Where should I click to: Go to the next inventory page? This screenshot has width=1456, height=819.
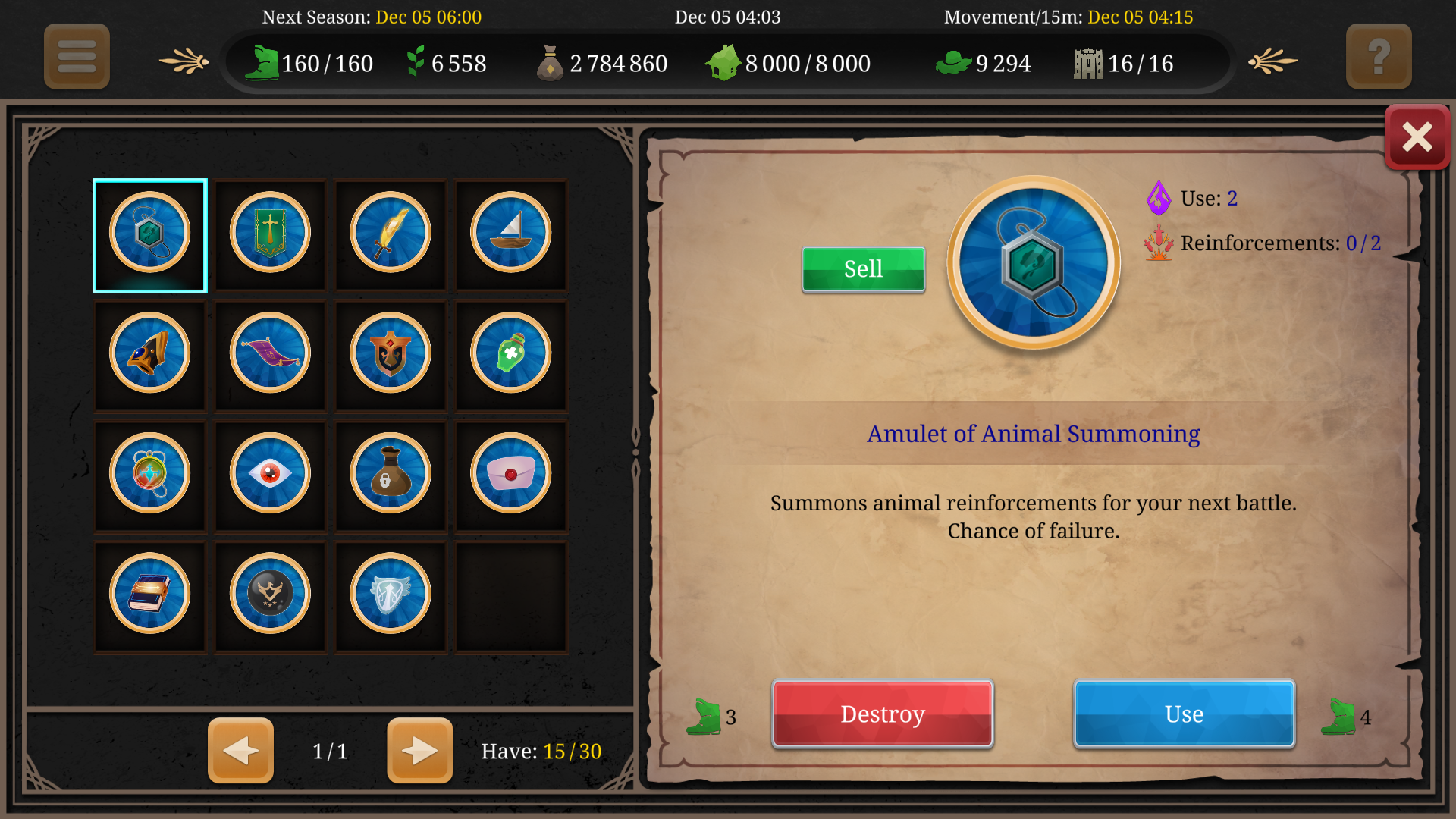pos(419,751)
